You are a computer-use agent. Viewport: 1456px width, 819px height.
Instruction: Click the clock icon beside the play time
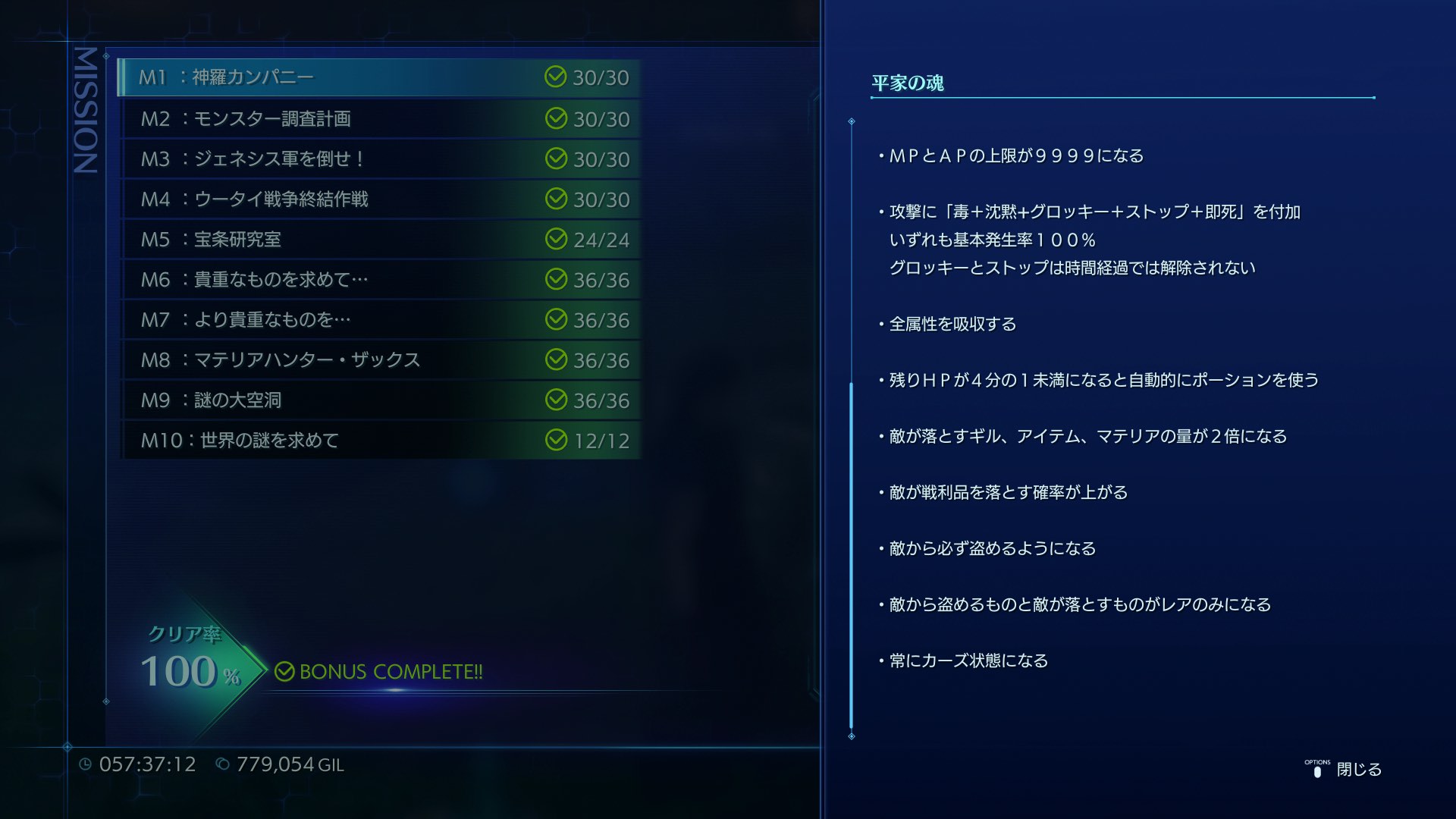pos(87,764)
